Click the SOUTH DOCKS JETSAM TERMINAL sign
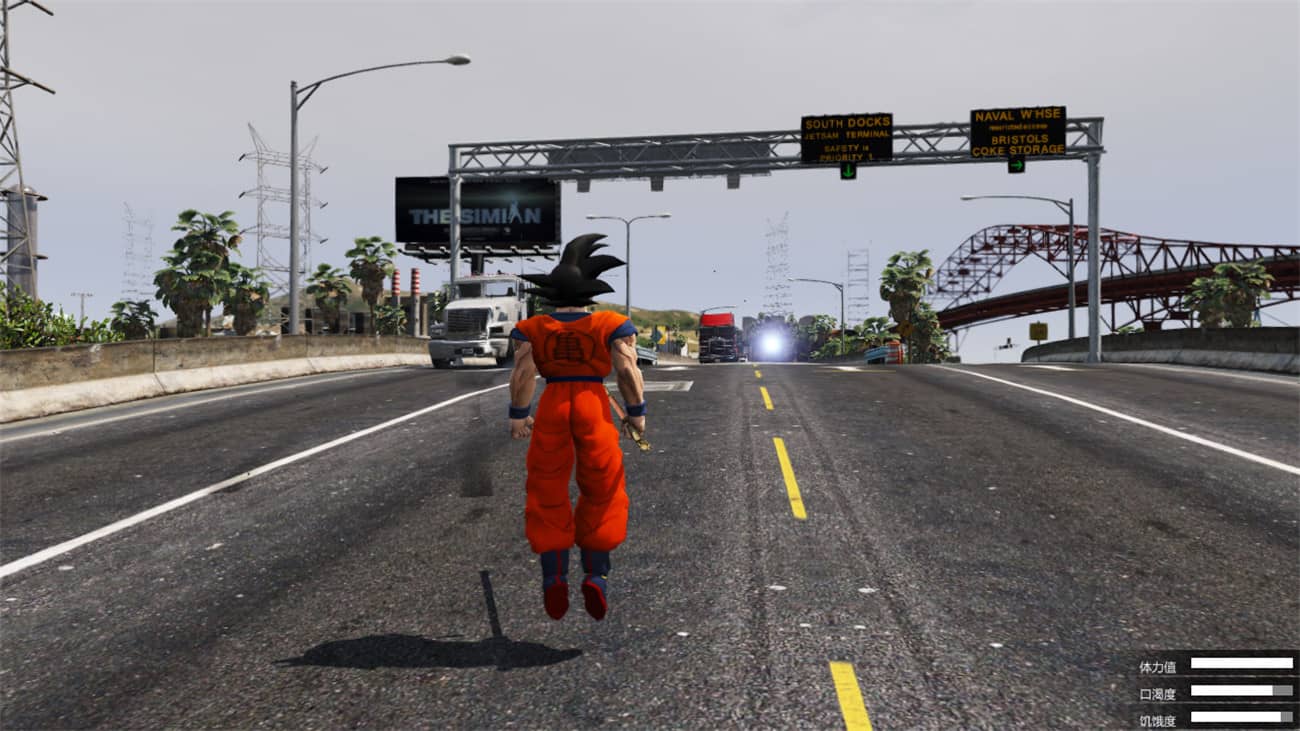Image resolution: width=1300 pixels, height=731 pixels. point(847,130)
